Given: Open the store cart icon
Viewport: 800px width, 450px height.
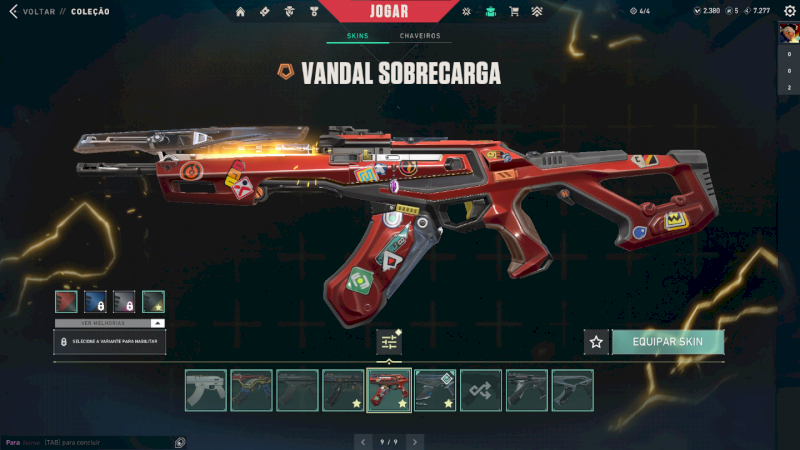Looking at the screenshot, I should point(514,12).
